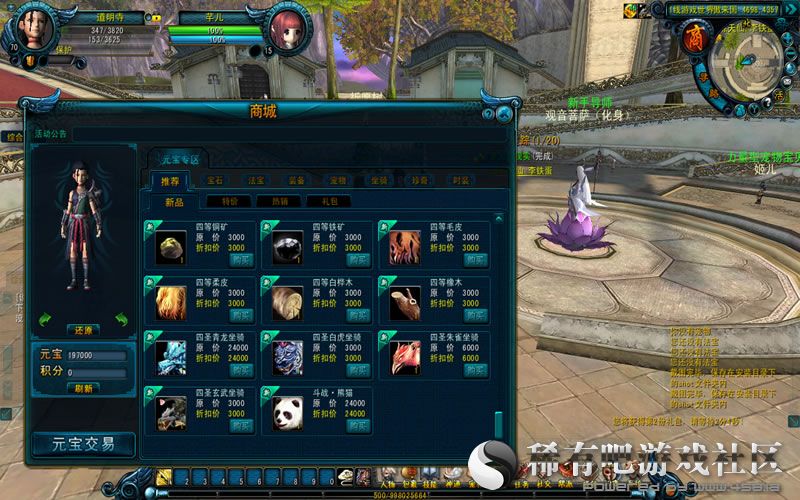Open the 元宝交易 trading button
The height and width of the screenshot is (500, 800).
[x=83, y=443]
